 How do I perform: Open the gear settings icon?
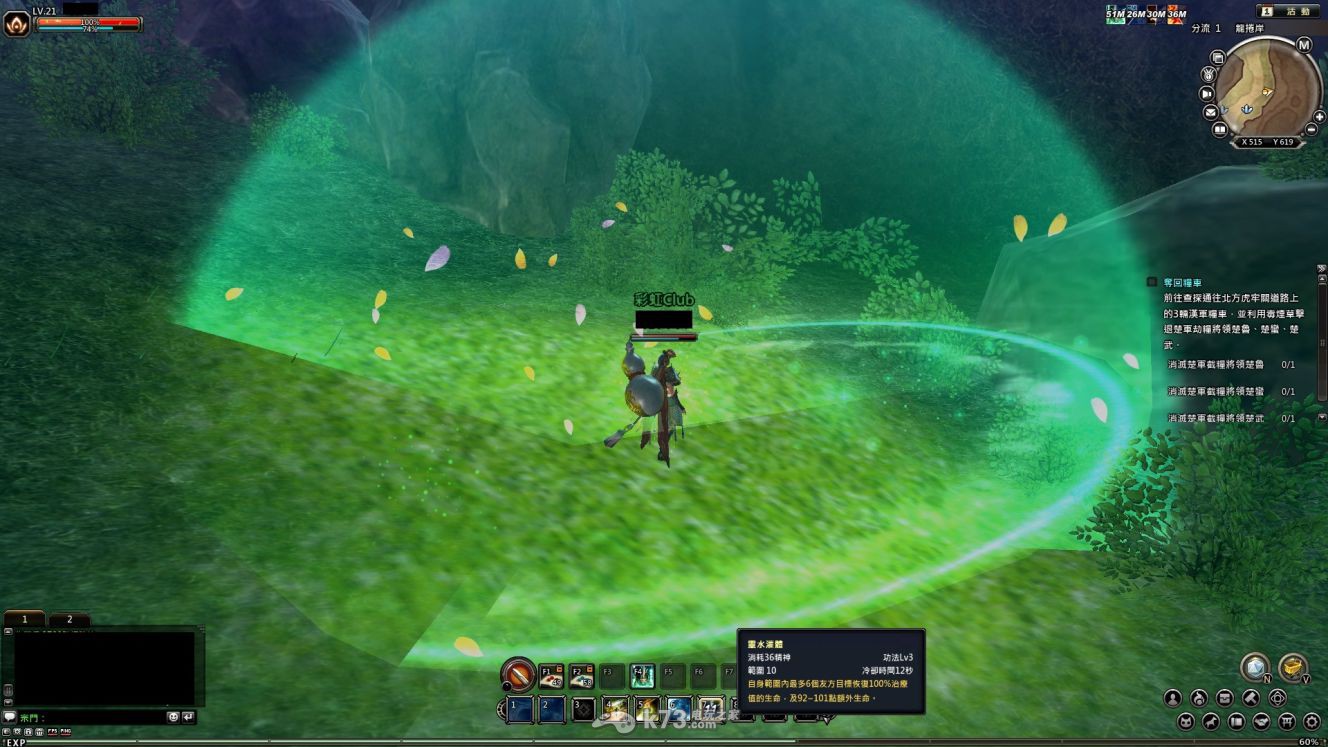[1312, 721]
